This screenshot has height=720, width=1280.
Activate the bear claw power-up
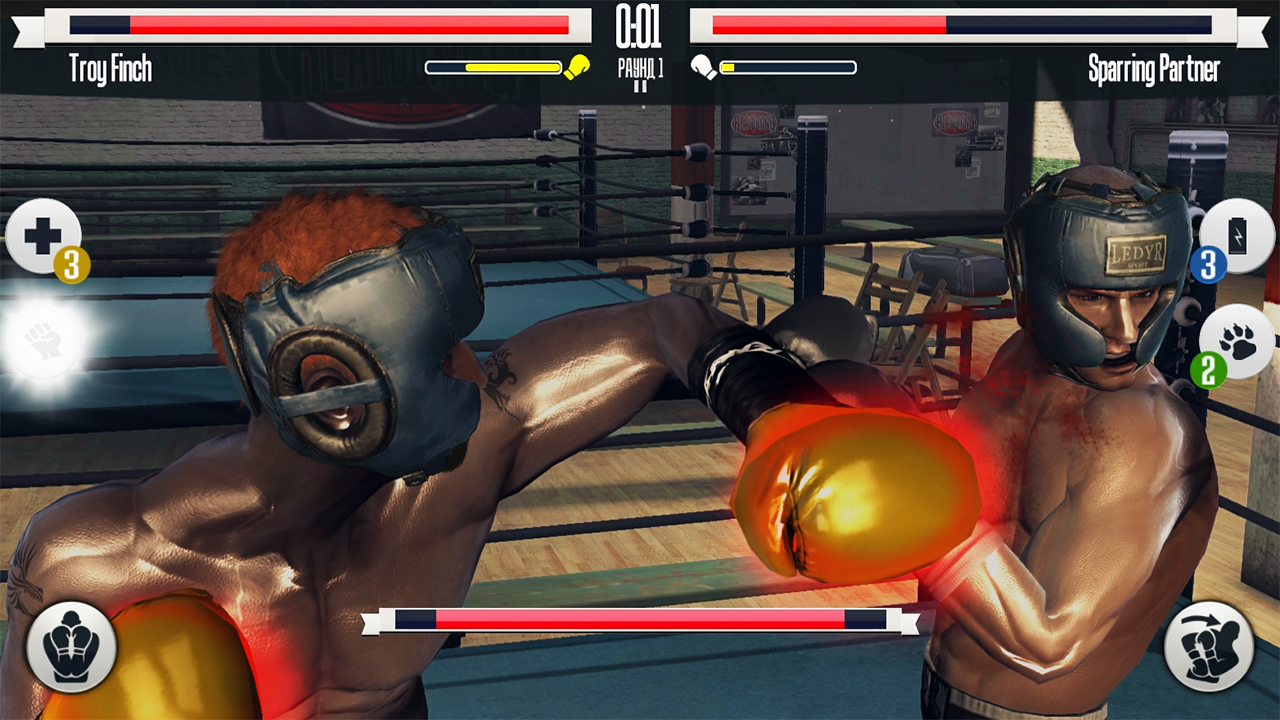click(x=1236, y=340)
